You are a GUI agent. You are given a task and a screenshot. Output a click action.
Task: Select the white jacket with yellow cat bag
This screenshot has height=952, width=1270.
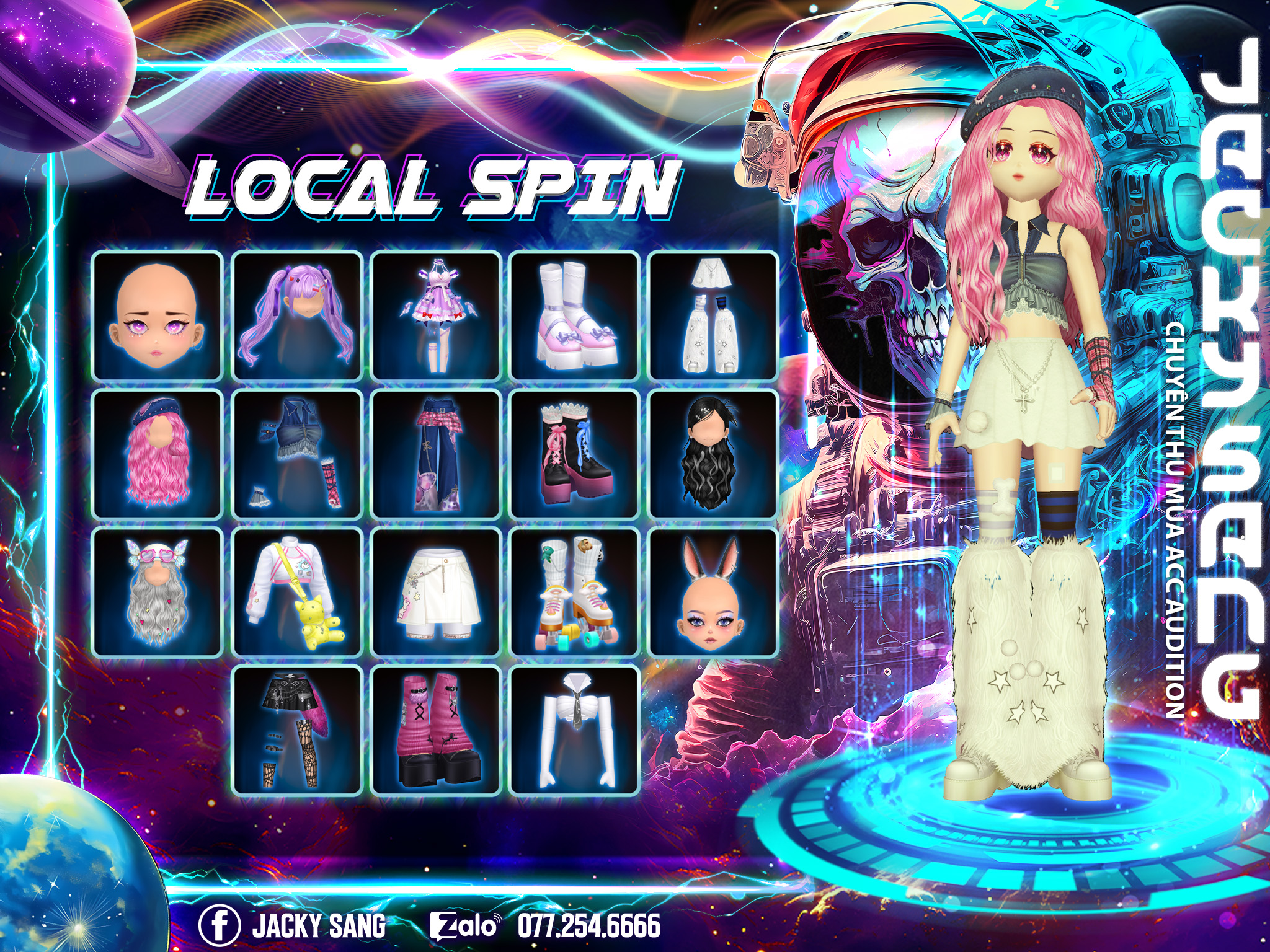(x=297, y=593)
